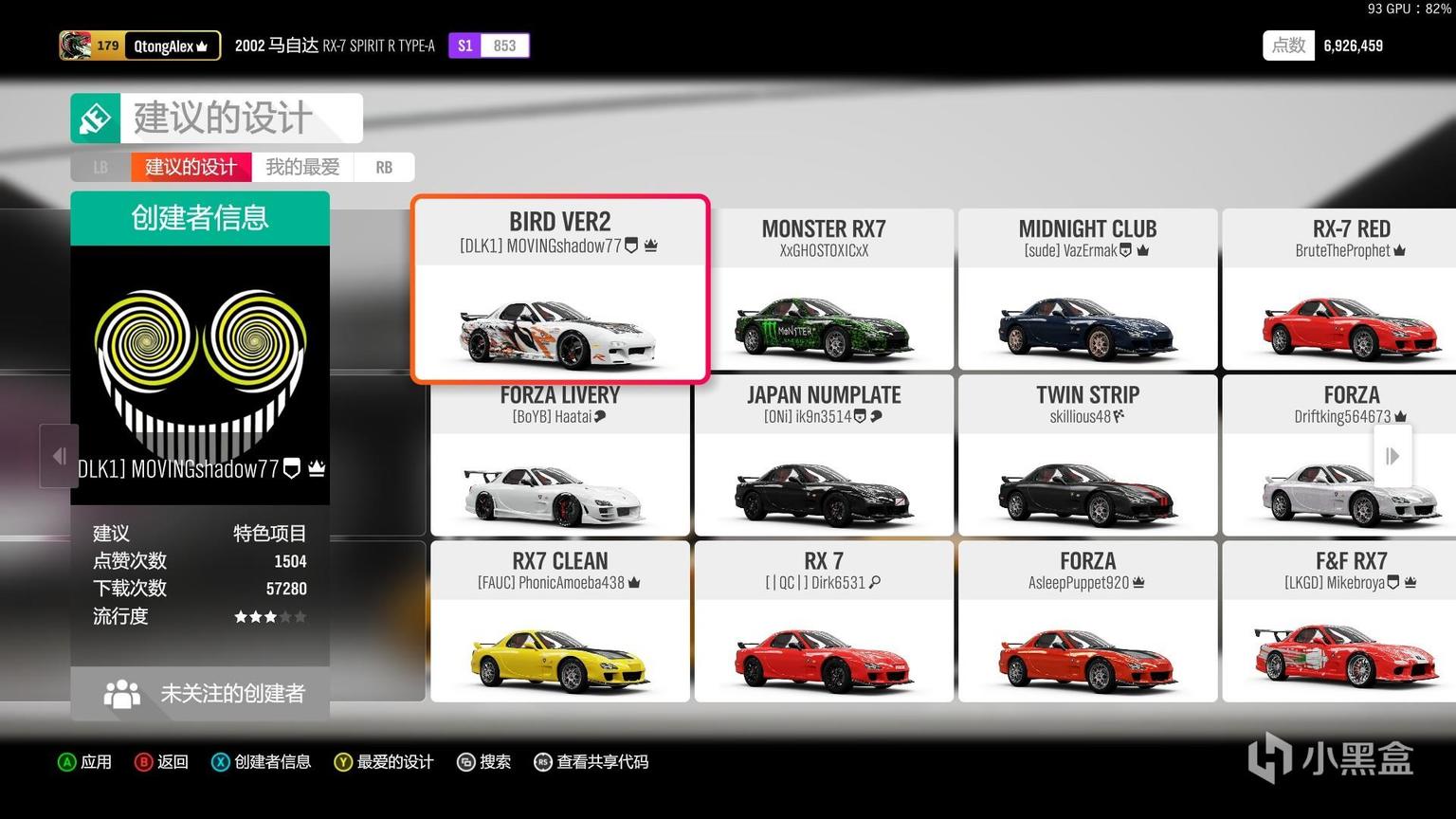The image size is (1456, 819).
Task: Choose the MONSTER RX7 design tile
Action: 824,289
